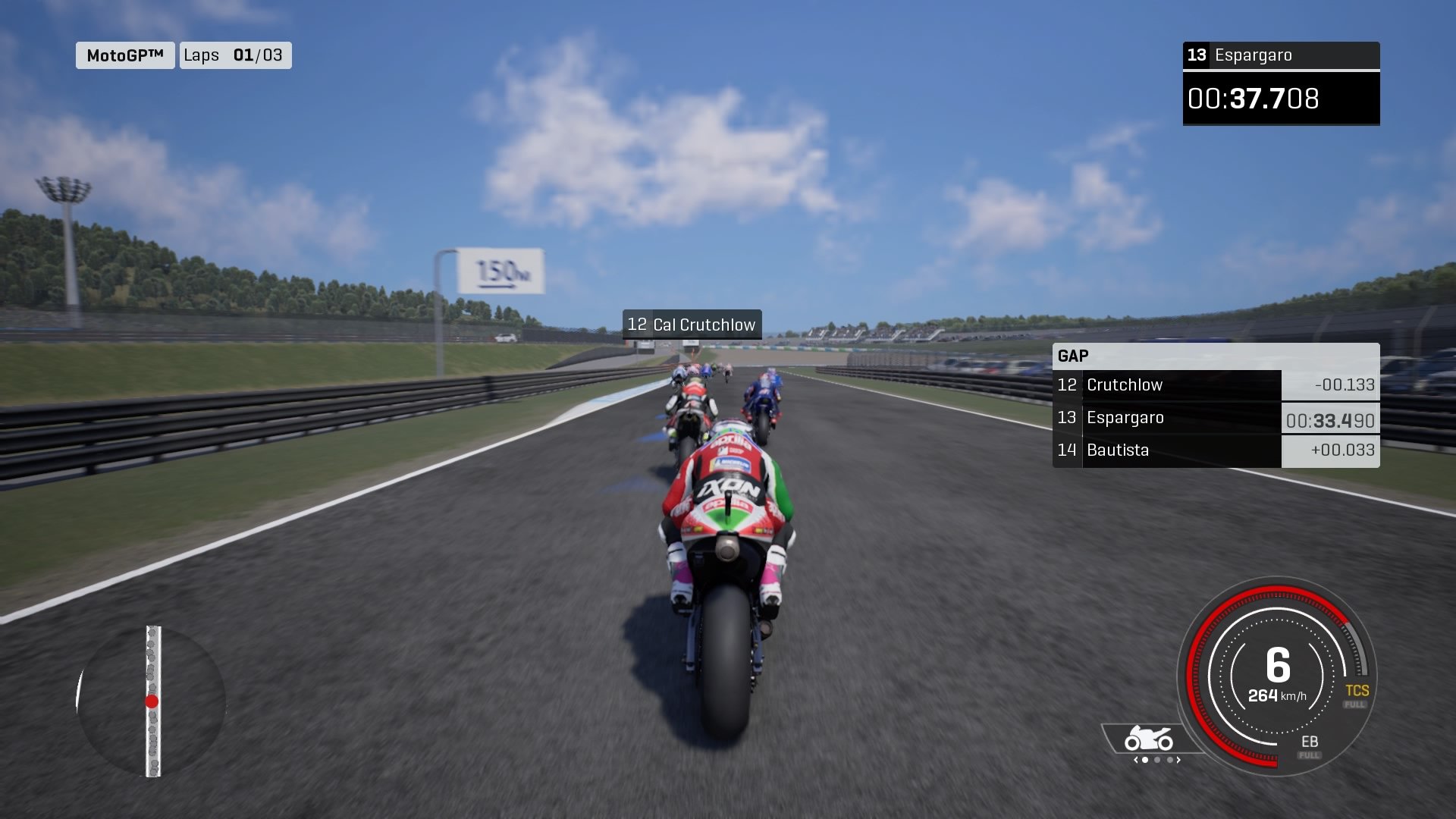Click the Laps 01/03 counter
This screenshot has width=1456, height=819.
(235, 55)
